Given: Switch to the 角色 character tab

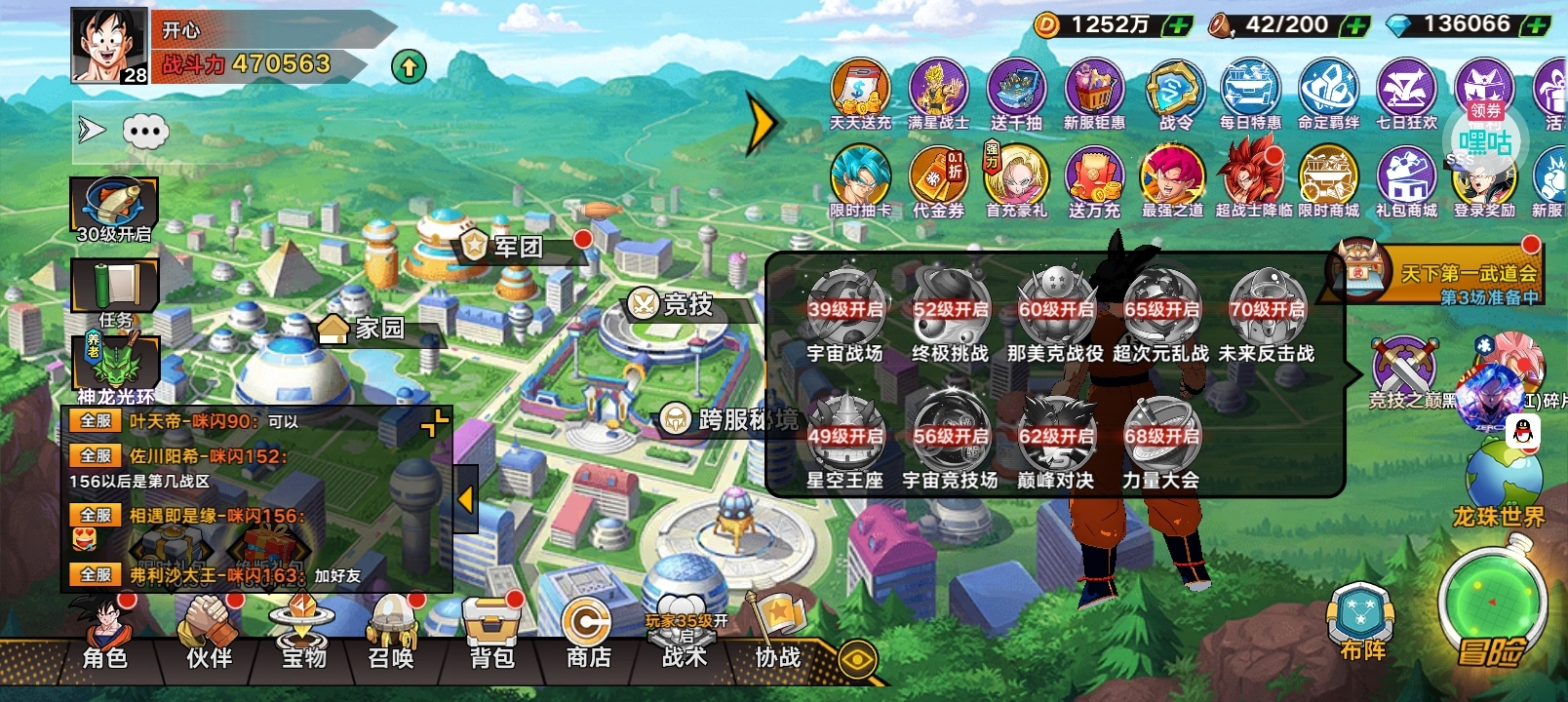Looking at the screenshot, I should pyautogui.click(x=105, y=659).
